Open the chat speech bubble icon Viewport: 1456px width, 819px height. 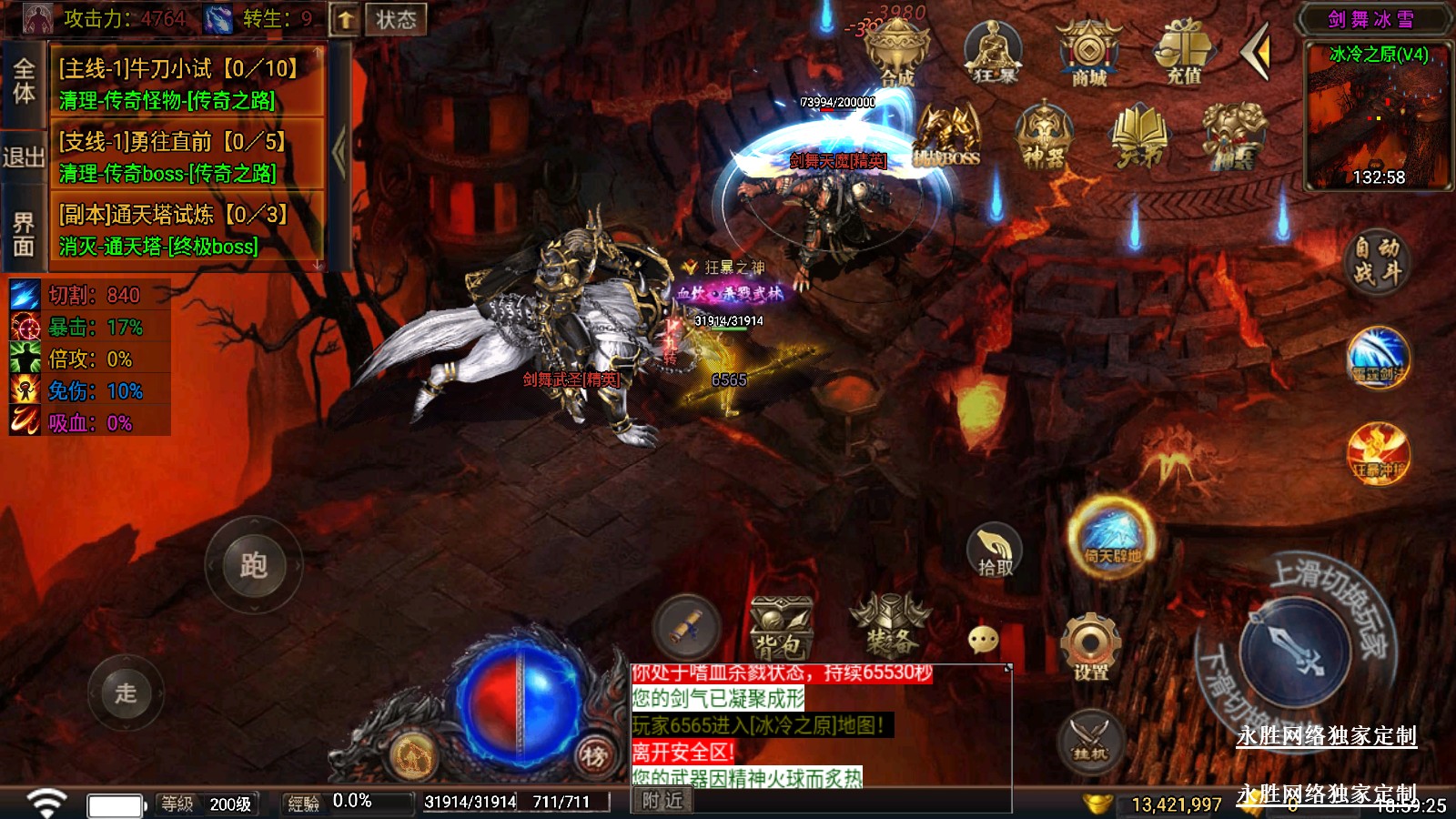pyautogui.click(x=984, y=640)
